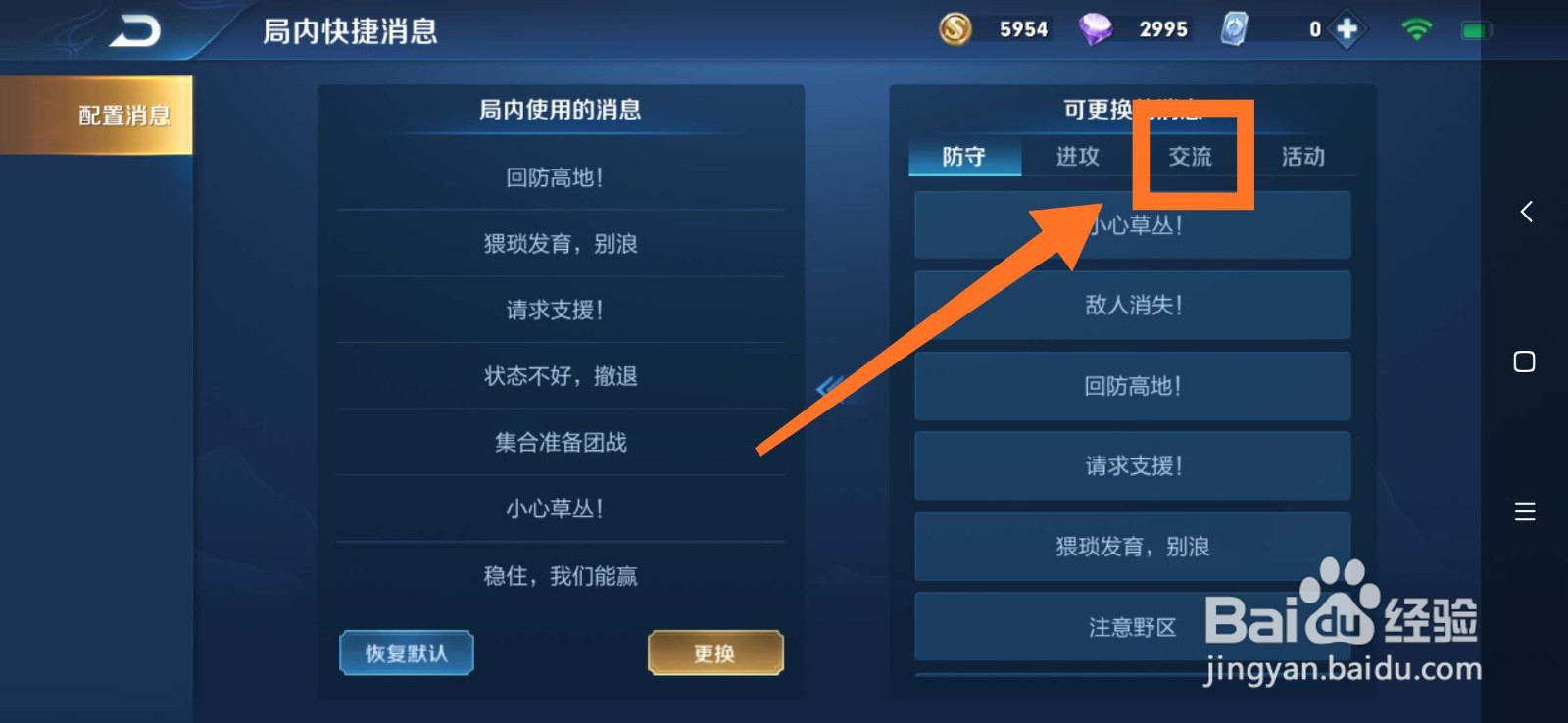Click the diamond currency icon
Viewport: 1568px width, 723px height.
coord(1095,28)
